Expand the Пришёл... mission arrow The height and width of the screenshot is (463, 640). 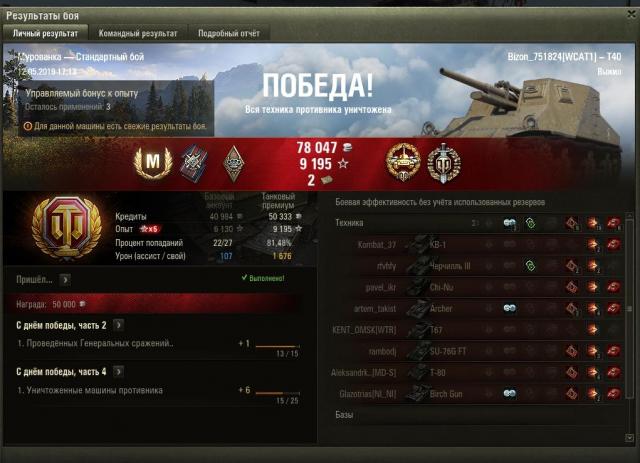63,280
